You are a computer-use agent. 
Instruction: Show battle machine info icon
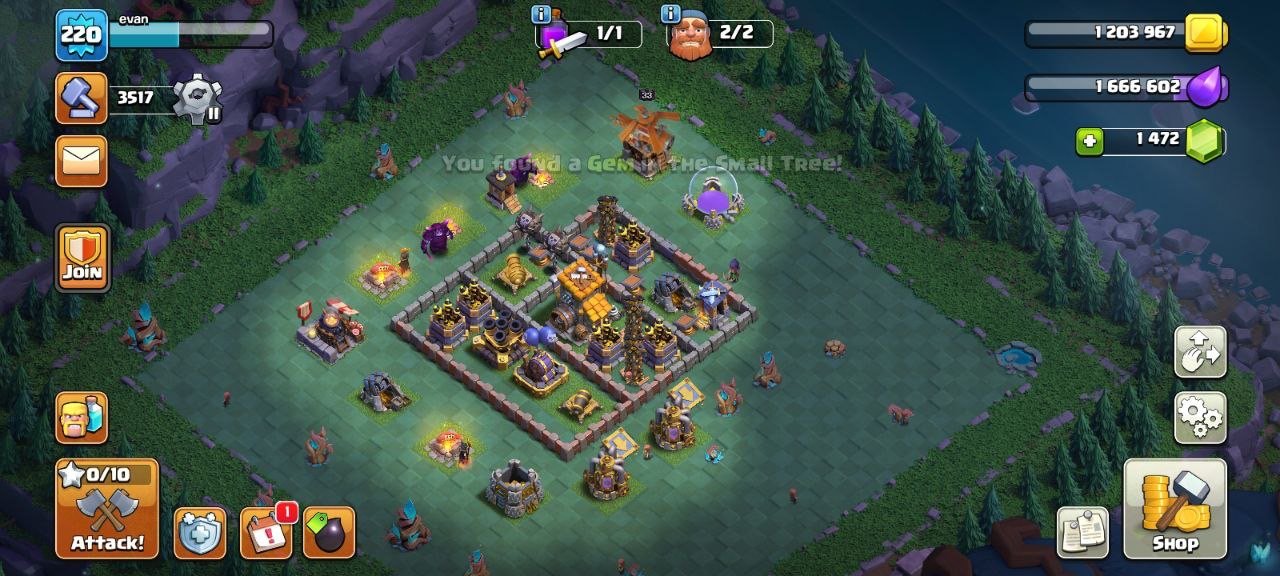[542, 14]
